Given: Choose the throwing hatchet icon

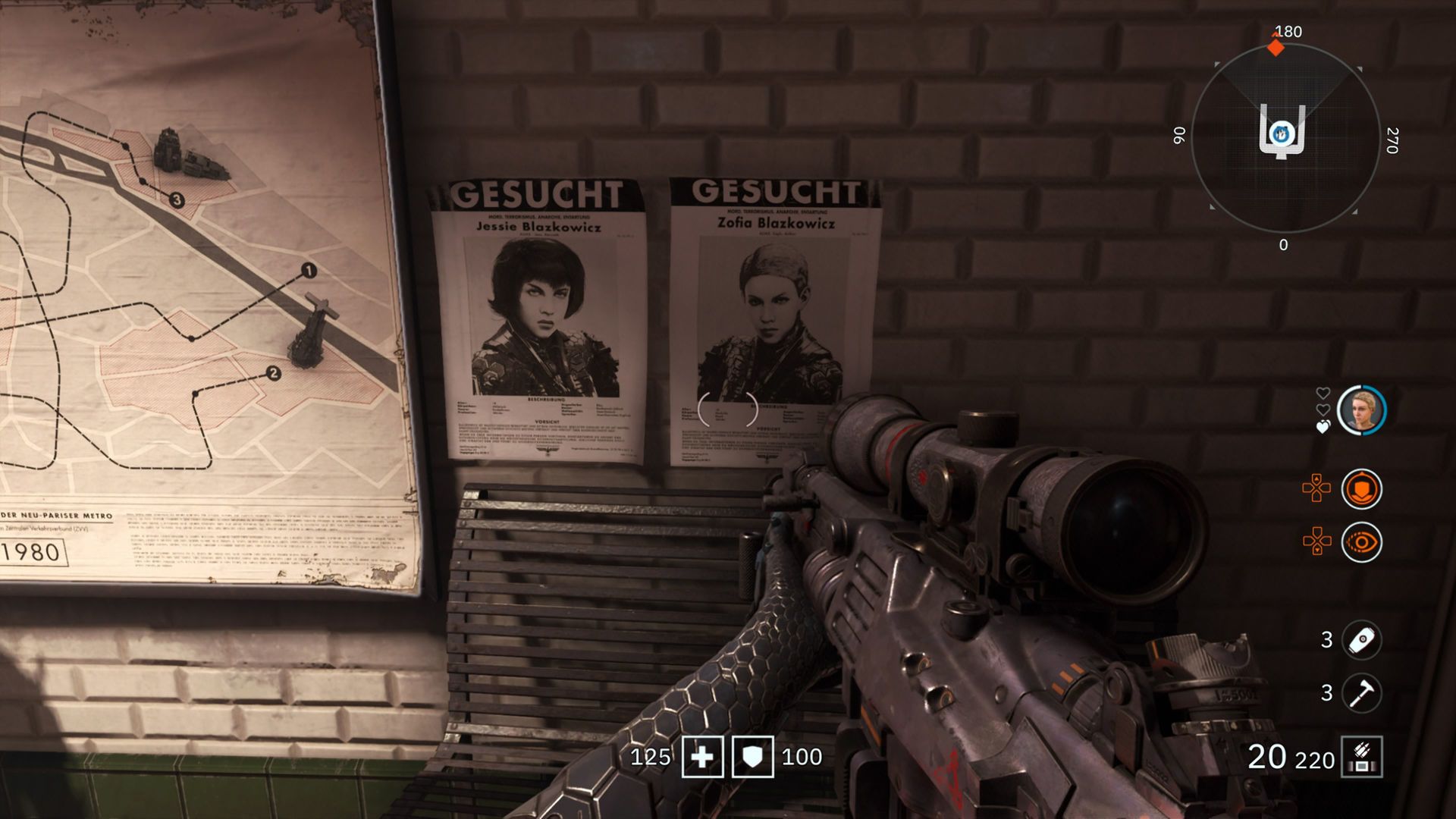Looking at the screenshot, I should pyautogui.click(x=1361, y=693).
